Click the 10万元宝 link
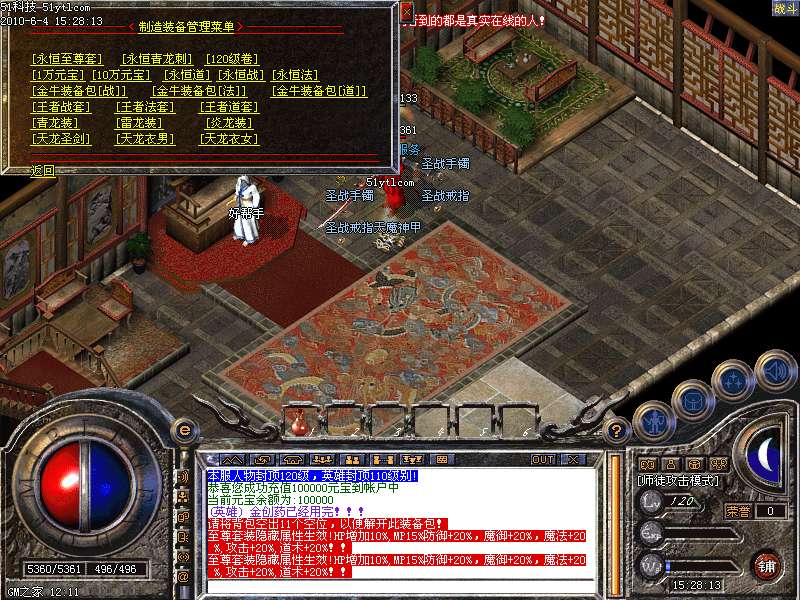The width and height of the screenshot is (800, 600). [121, 75]
